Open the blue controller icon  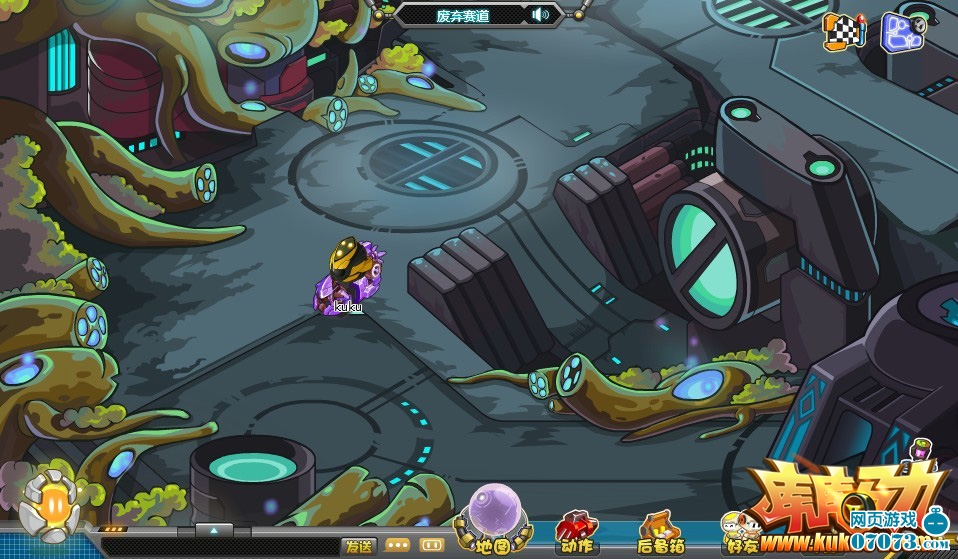click(901, 30)
